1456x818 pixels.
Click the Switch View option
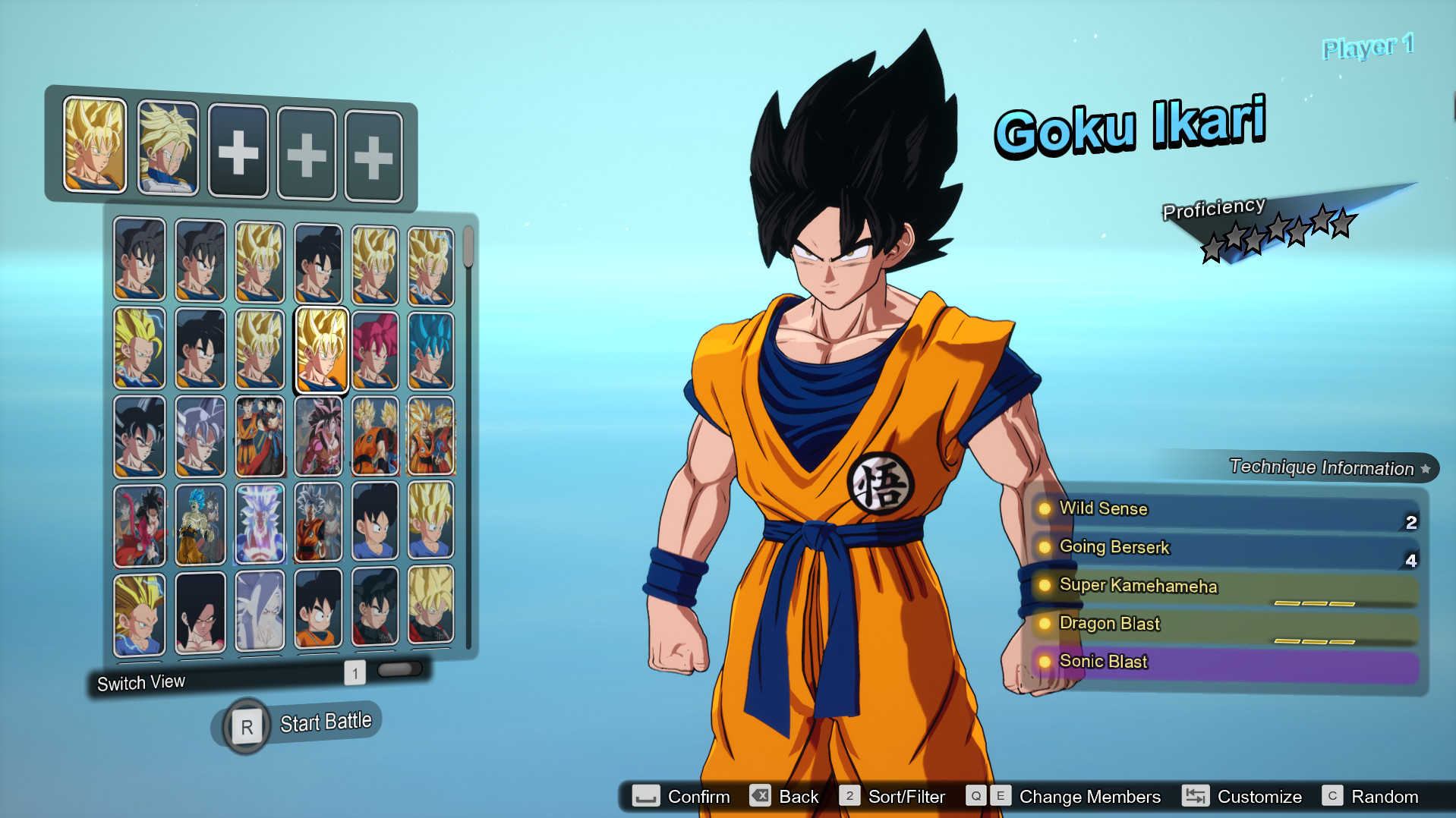(x=140, y=681)
